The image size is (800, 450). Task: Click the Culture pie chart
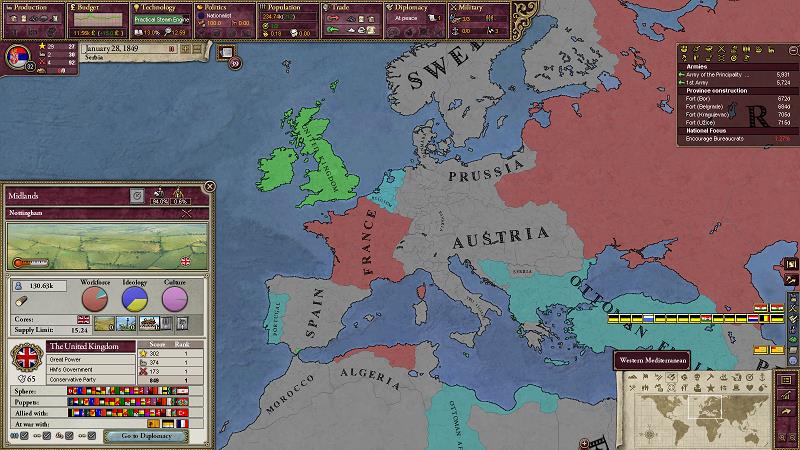174,299
